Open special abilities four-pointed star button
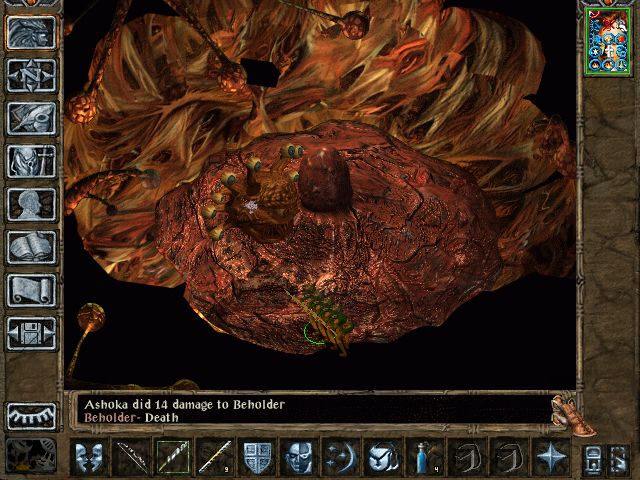This screenshot has height=480, width=640. click(551, 457)
